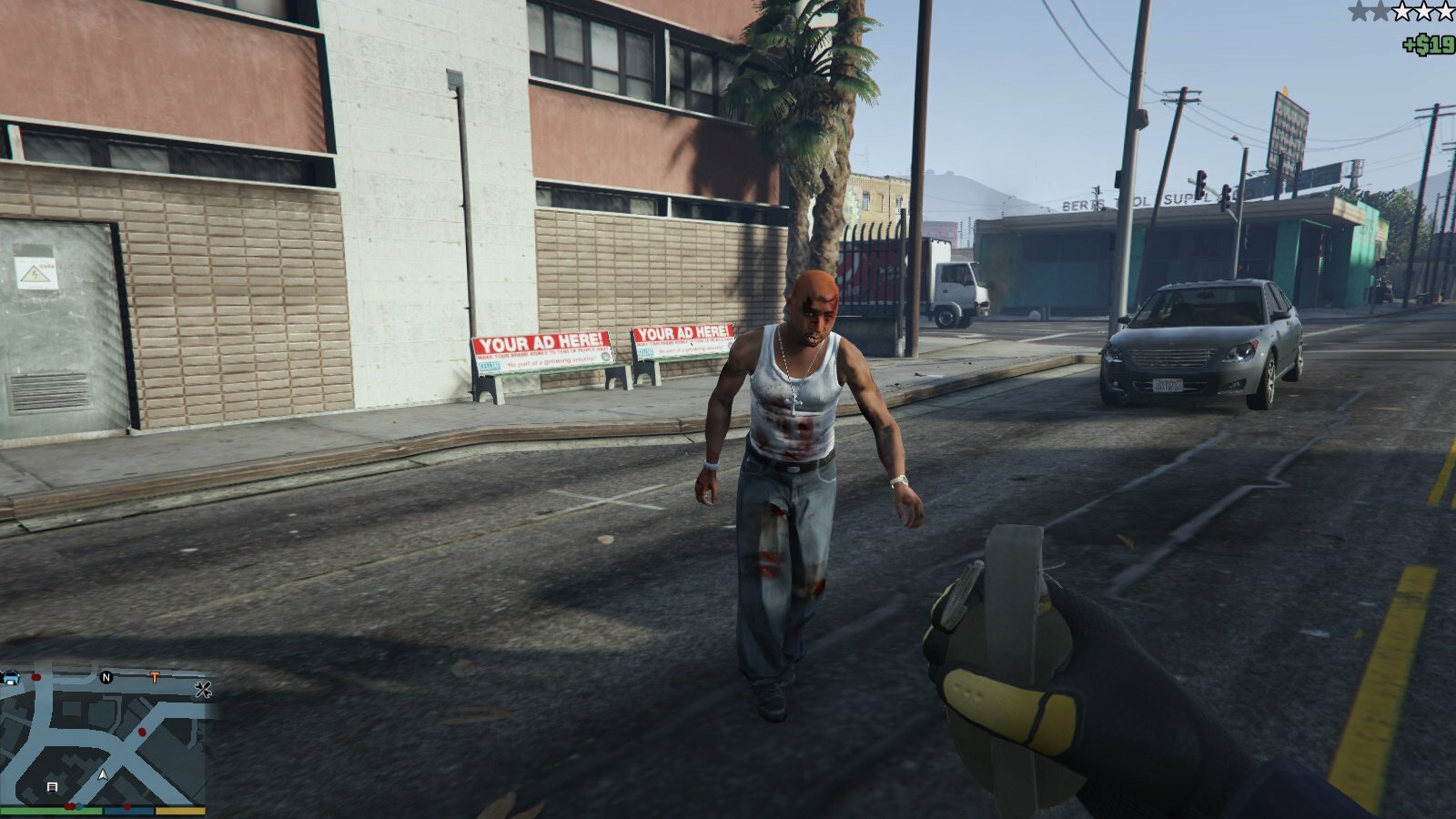Click the North compass indicator on the minimap

pos(106,678)
